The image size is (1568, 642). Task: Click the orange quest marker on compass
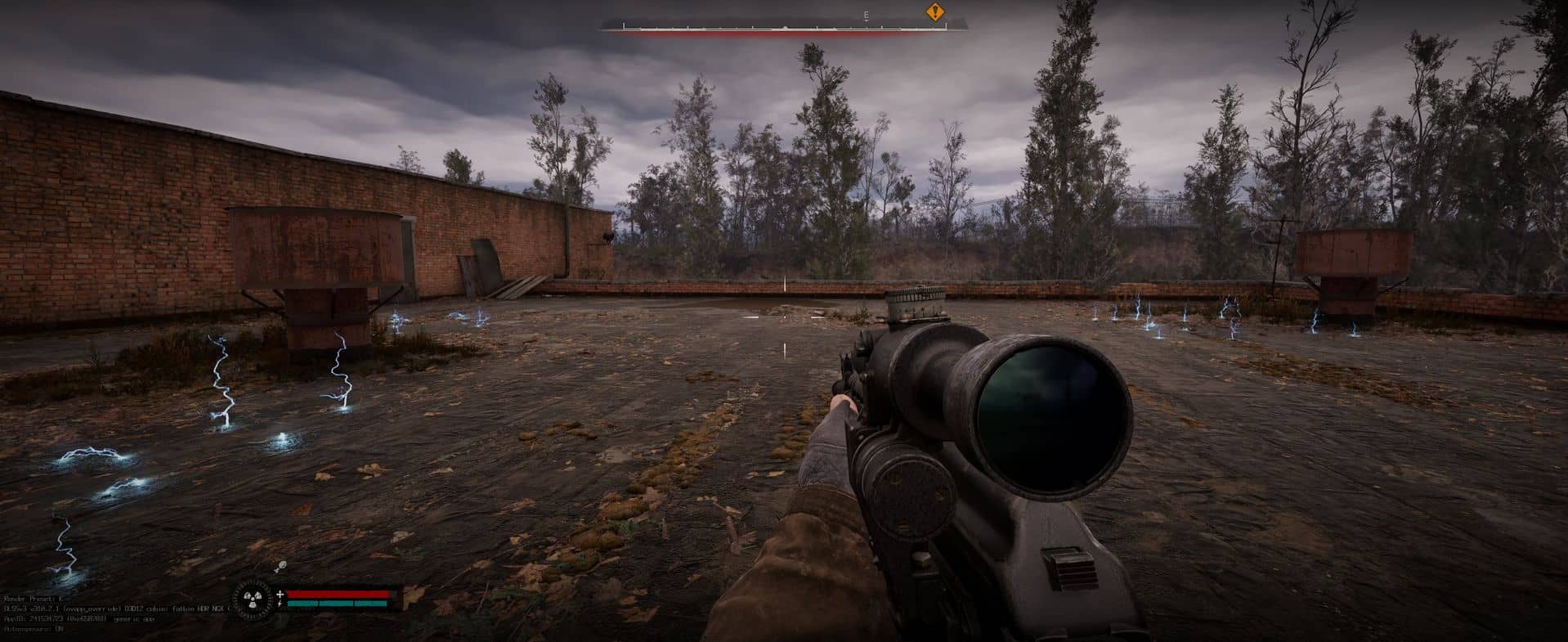pyautogui.click(x=934, y=12)
